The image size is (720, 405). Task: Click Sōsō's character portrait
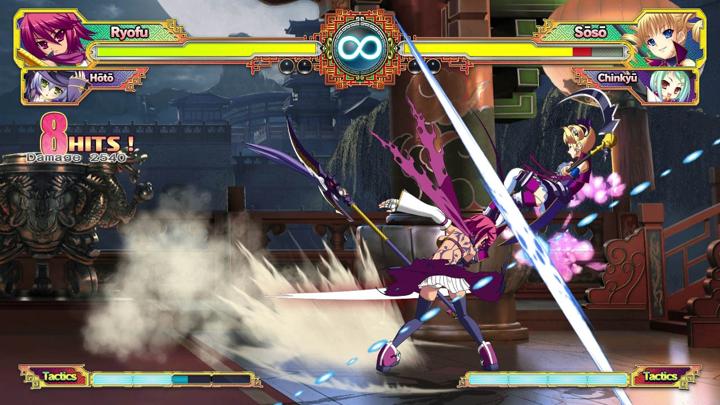[666, 38]
